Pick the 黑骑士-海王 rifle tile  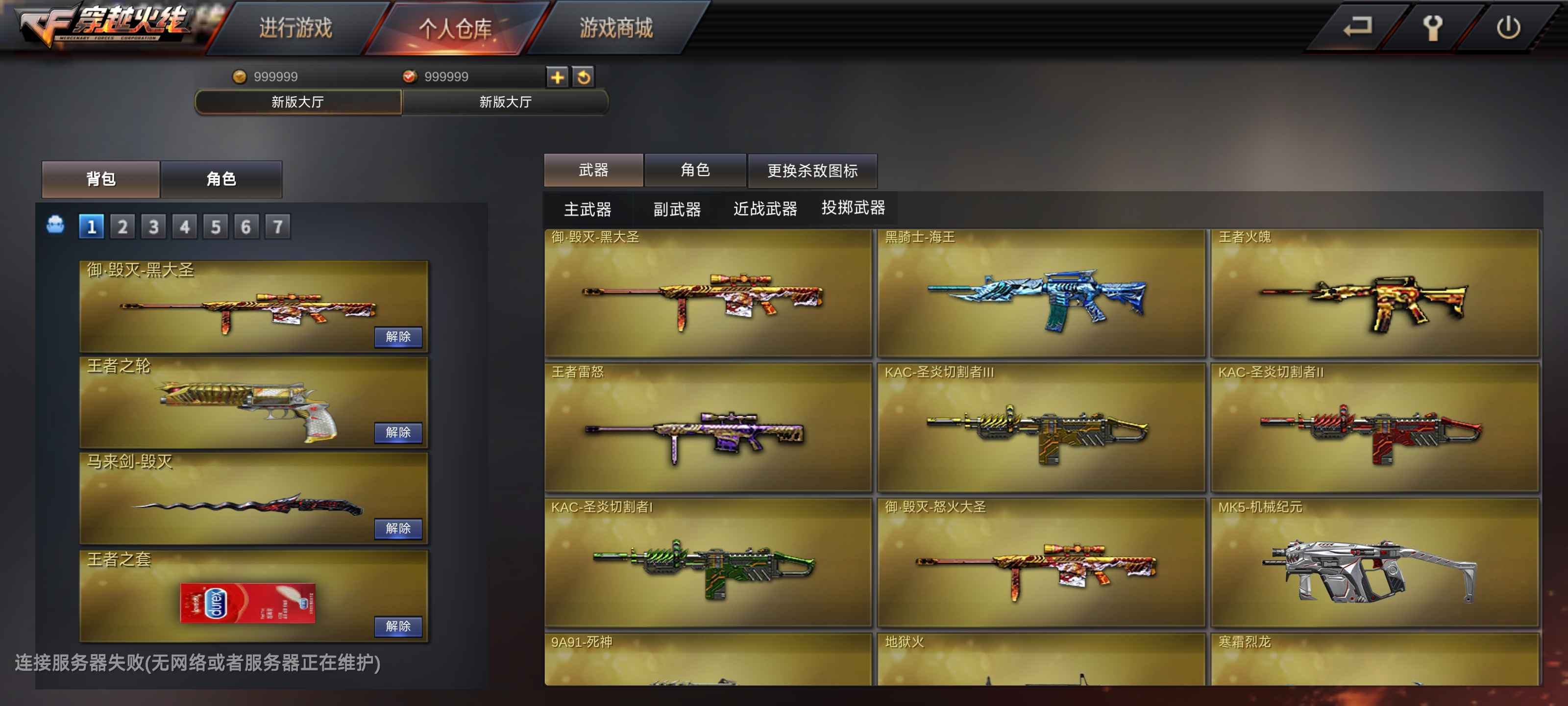click(1040, 293)
